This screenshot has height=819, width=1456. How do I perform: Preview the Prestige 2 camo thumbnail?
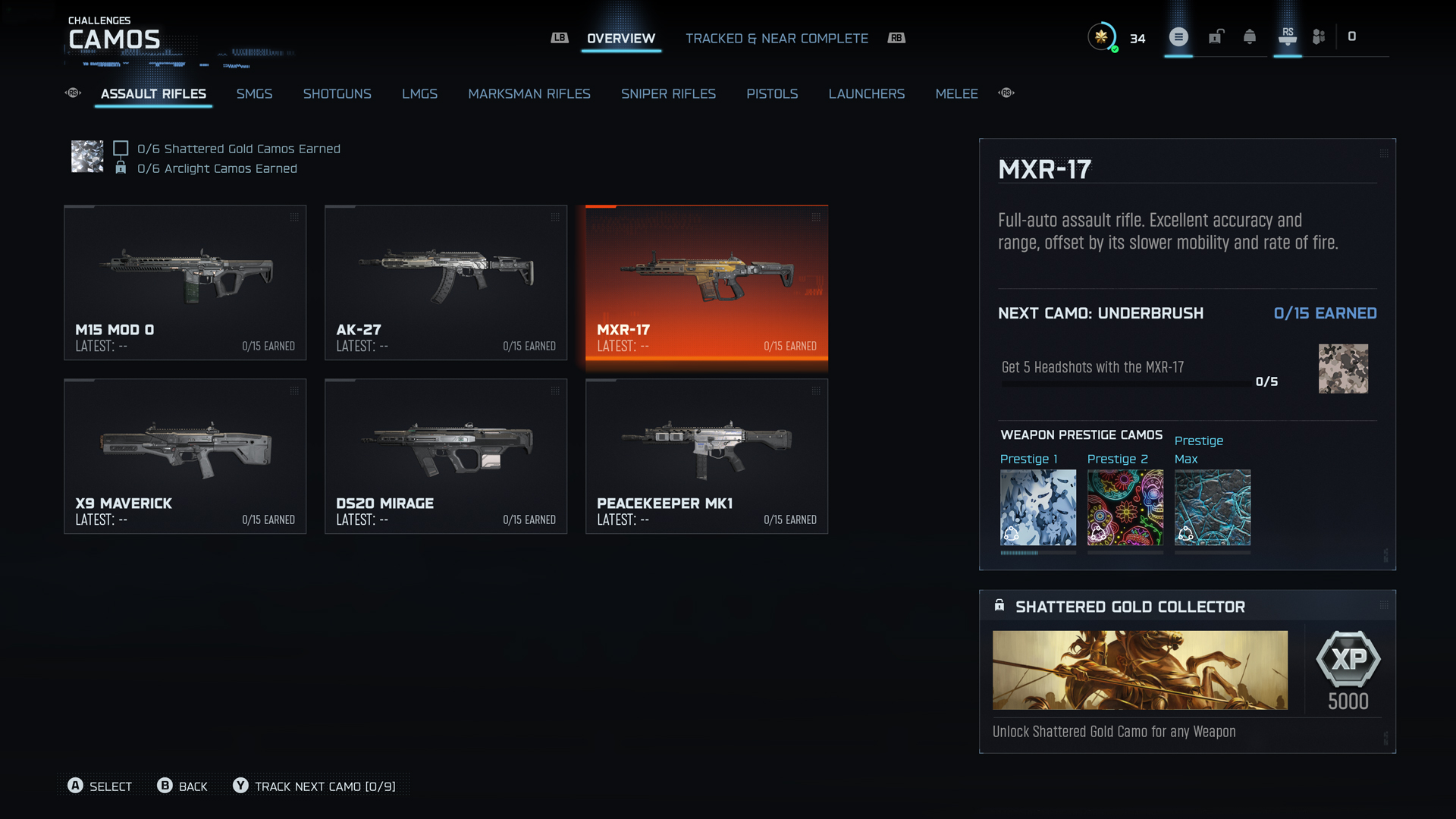coord(1125,507)
